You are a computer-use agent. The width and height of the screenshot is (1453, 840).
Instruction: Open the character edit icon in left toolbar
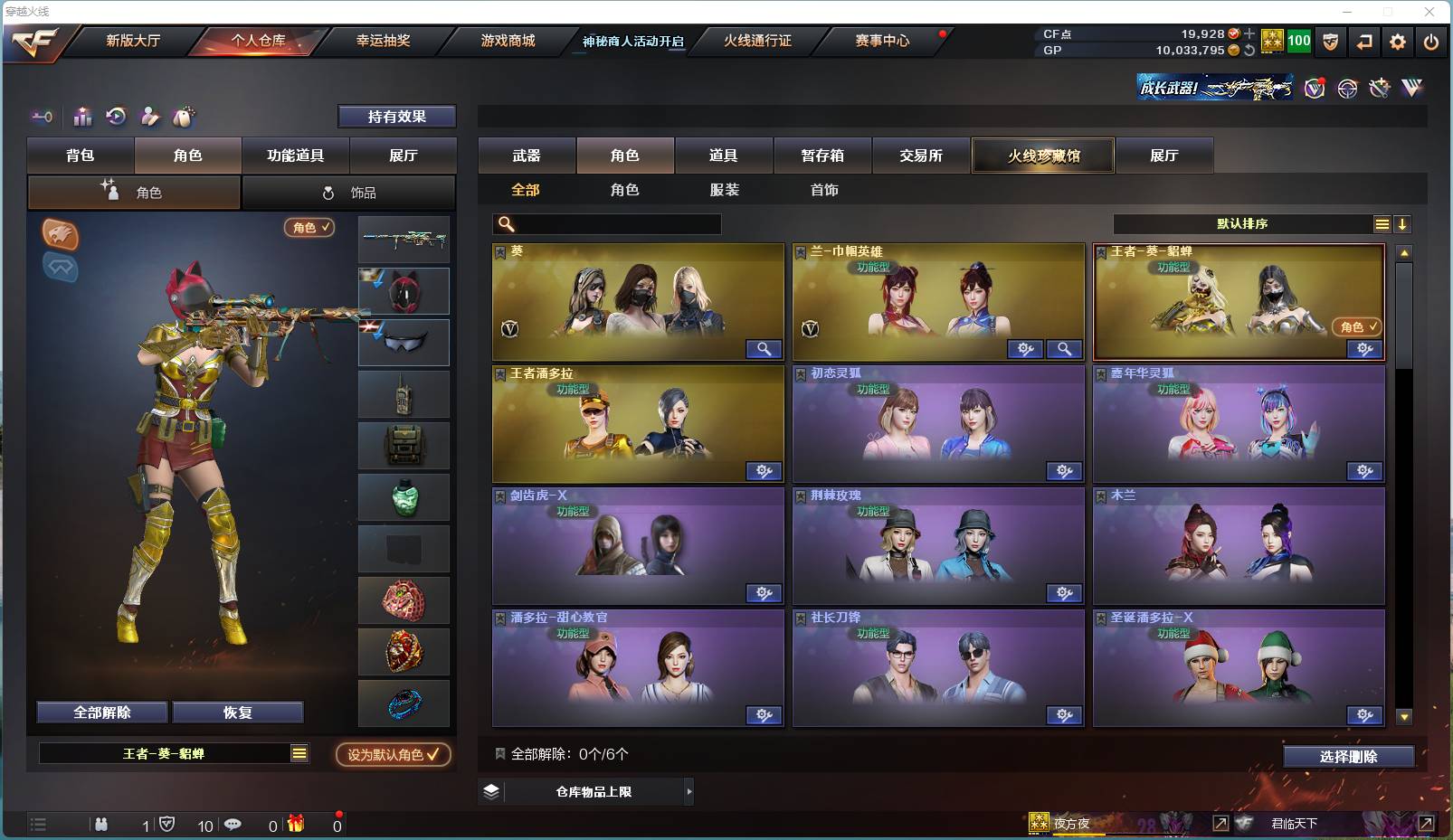[149, 117]
